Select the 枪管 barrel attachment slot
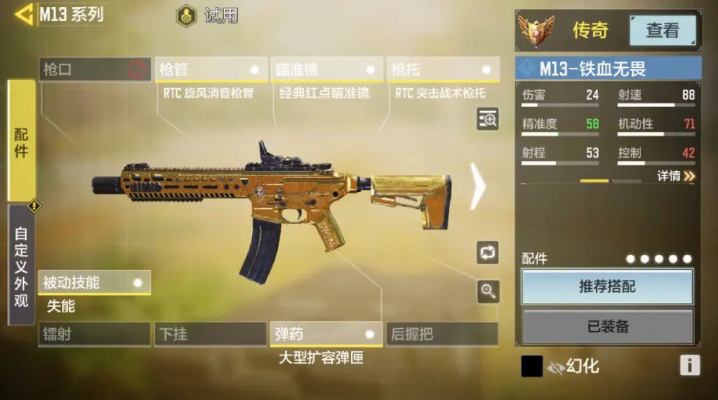Image resolution: width=718 pixels, height=400 pixels. 211,69
